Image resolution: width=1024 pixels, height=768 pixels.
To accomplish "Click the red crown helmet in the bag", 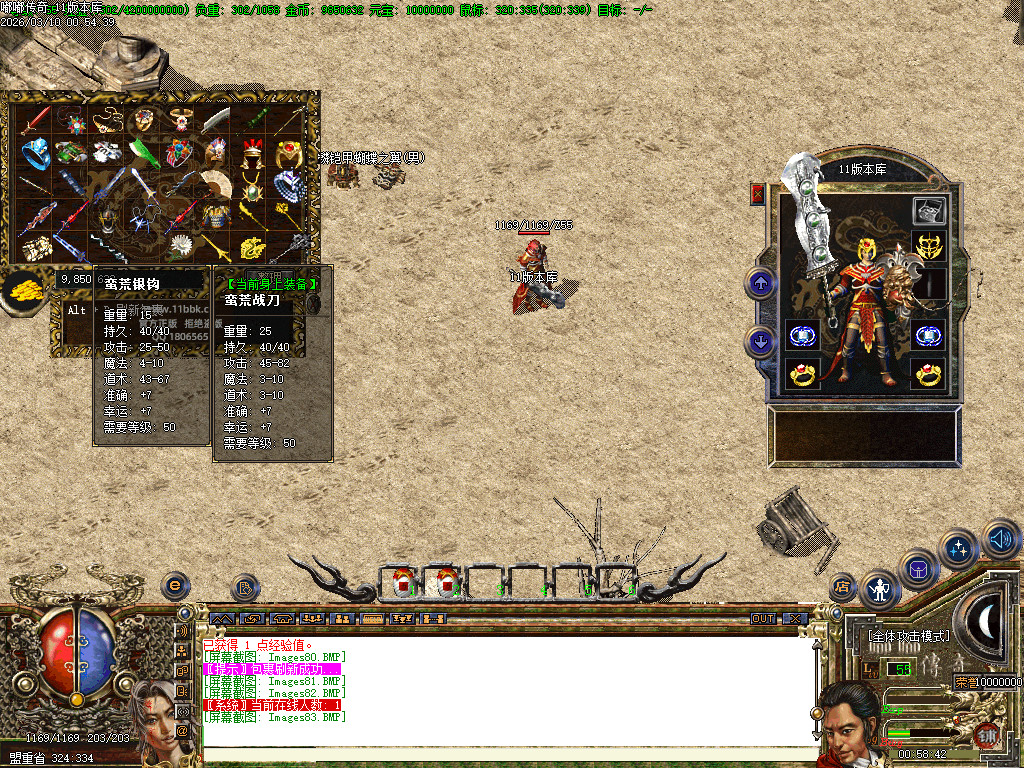I will 251,153.
